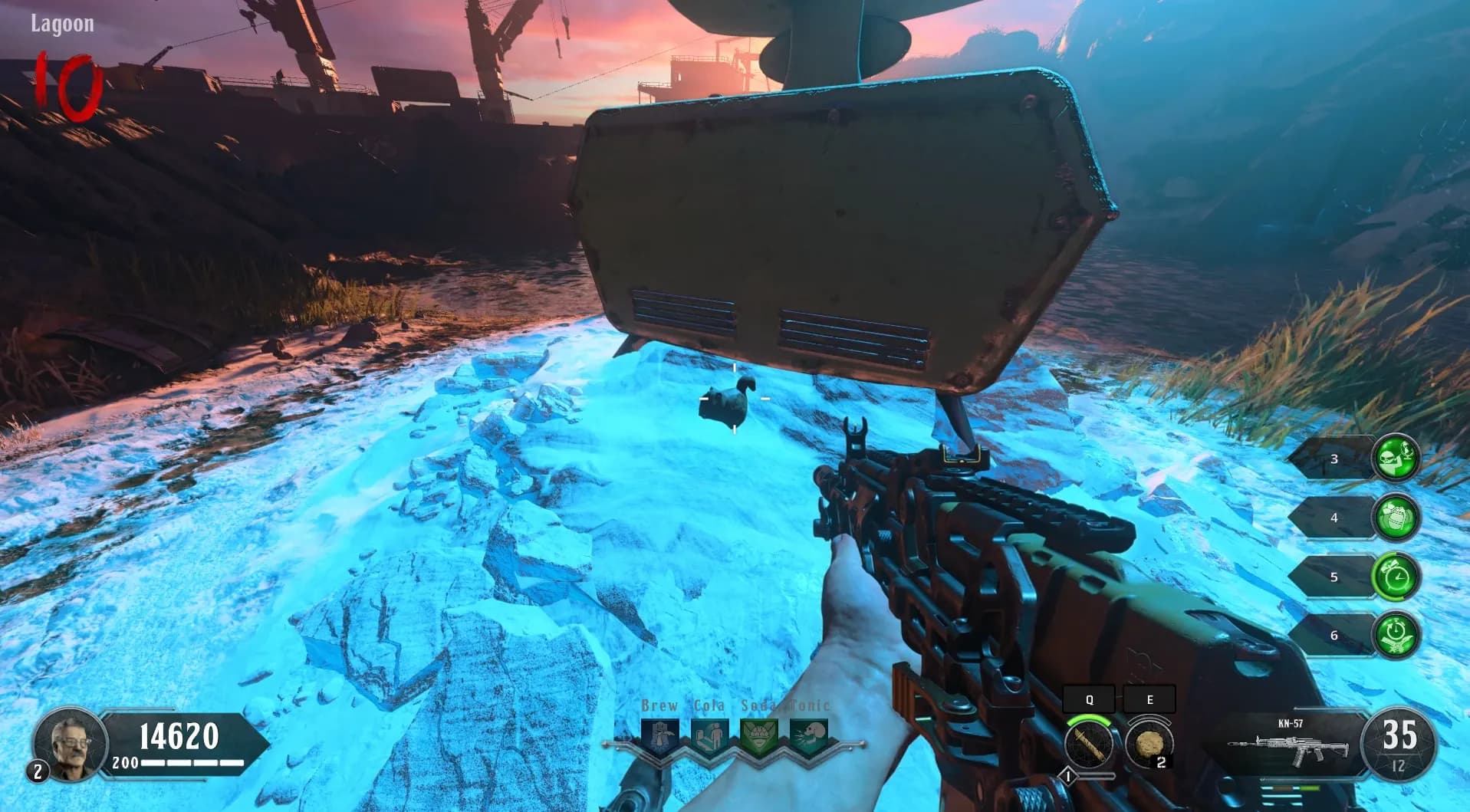Select the Cola perk icon

(710, 737)
